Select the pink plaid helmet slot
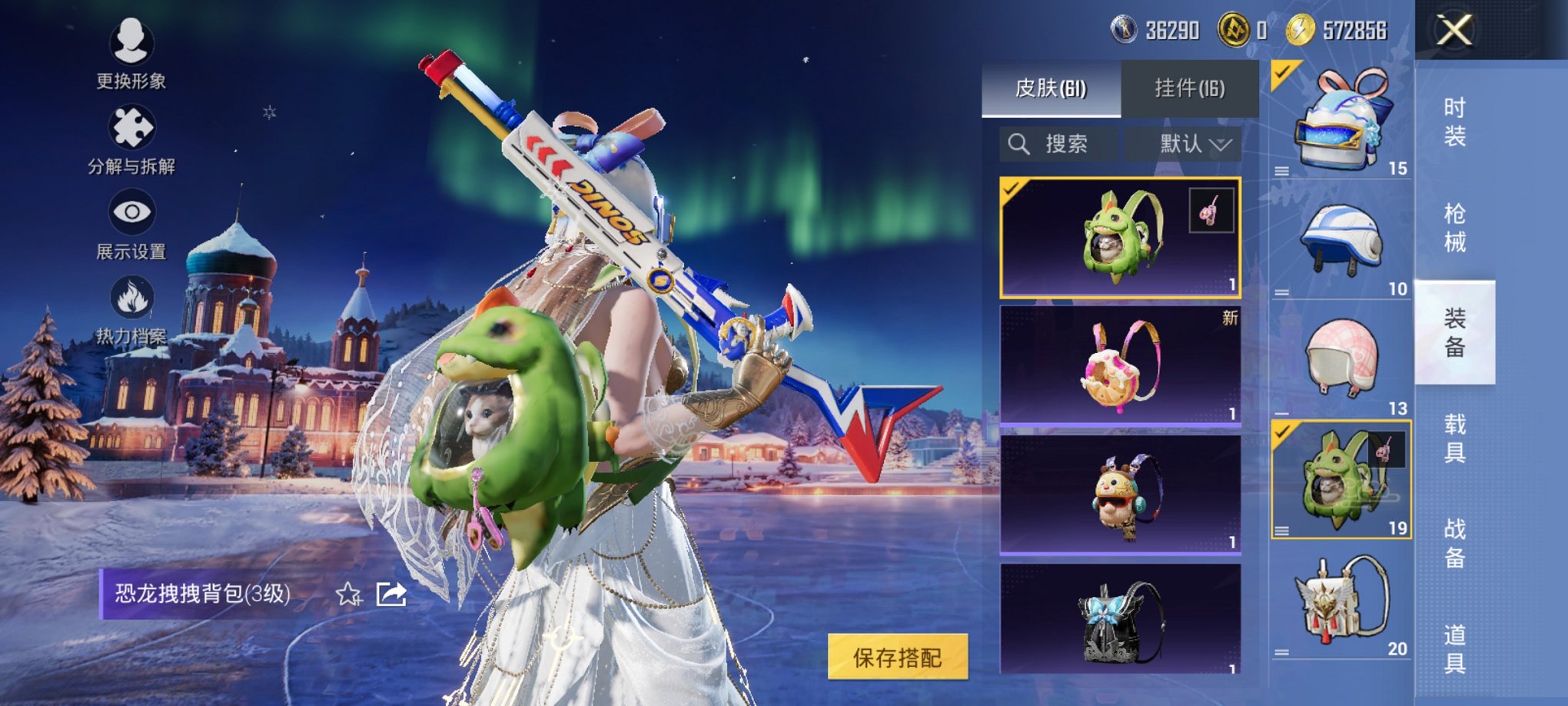The width and height of the screenshot is (1568, 706). point(1341,359)
